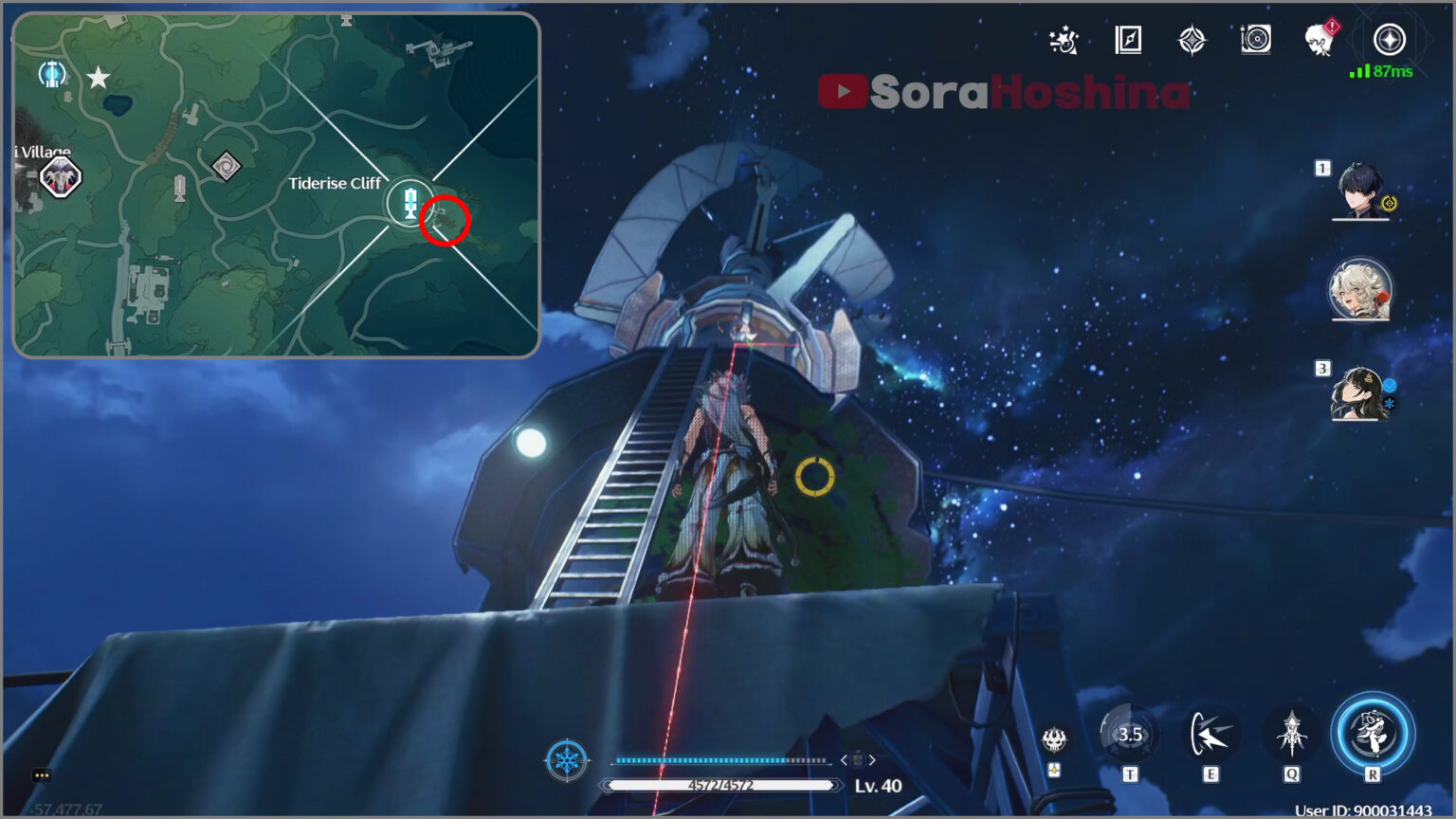
Task: Click the white star marker on the map
Action: (99, 78)
